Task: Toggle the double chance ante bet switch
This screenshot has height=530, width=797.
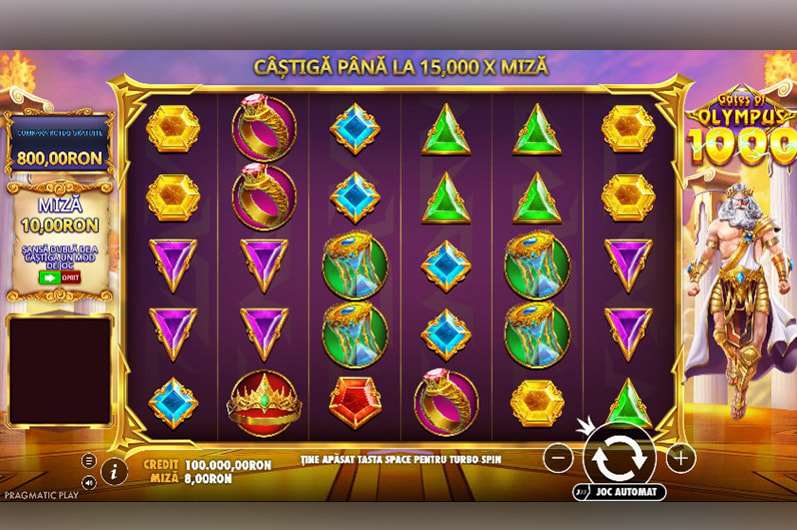Action: coord(59,277)
